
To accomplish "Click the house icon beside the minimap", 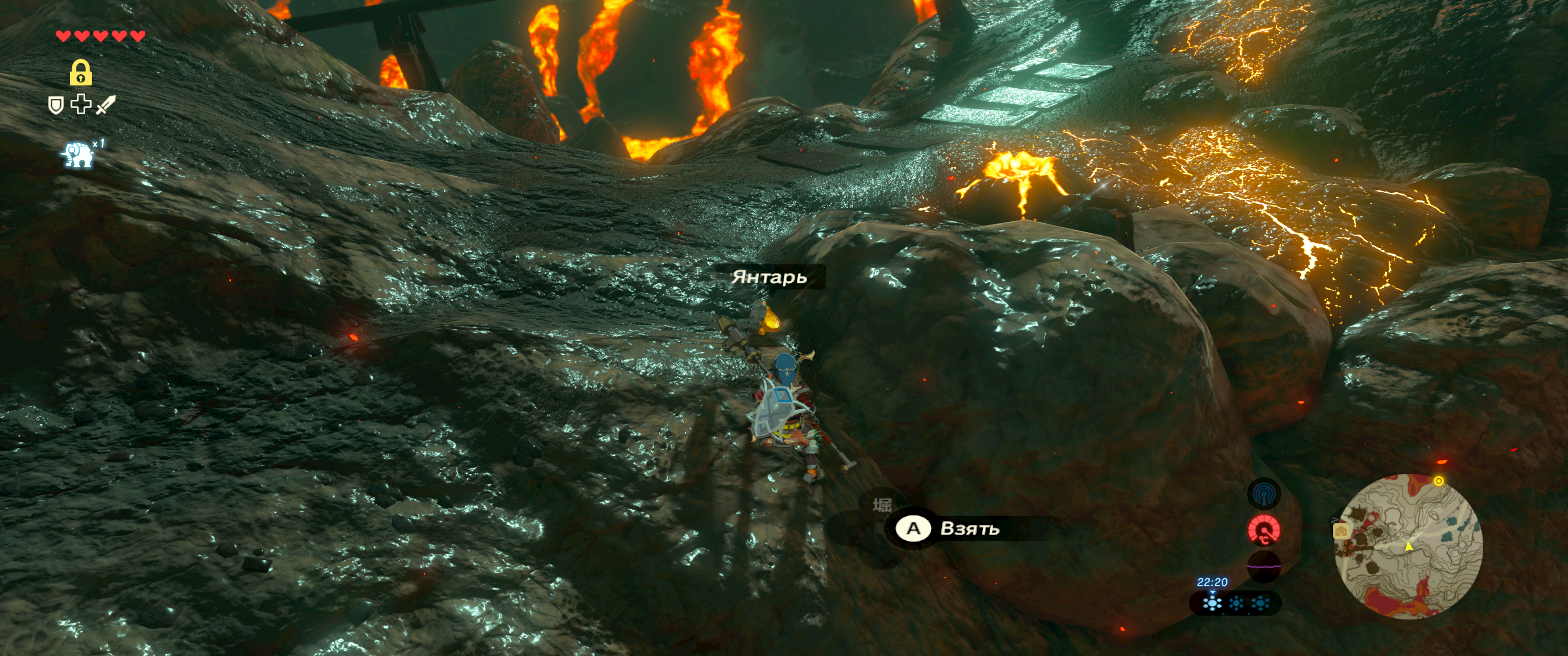I will pyautogui.click(x=1341, y=531).
